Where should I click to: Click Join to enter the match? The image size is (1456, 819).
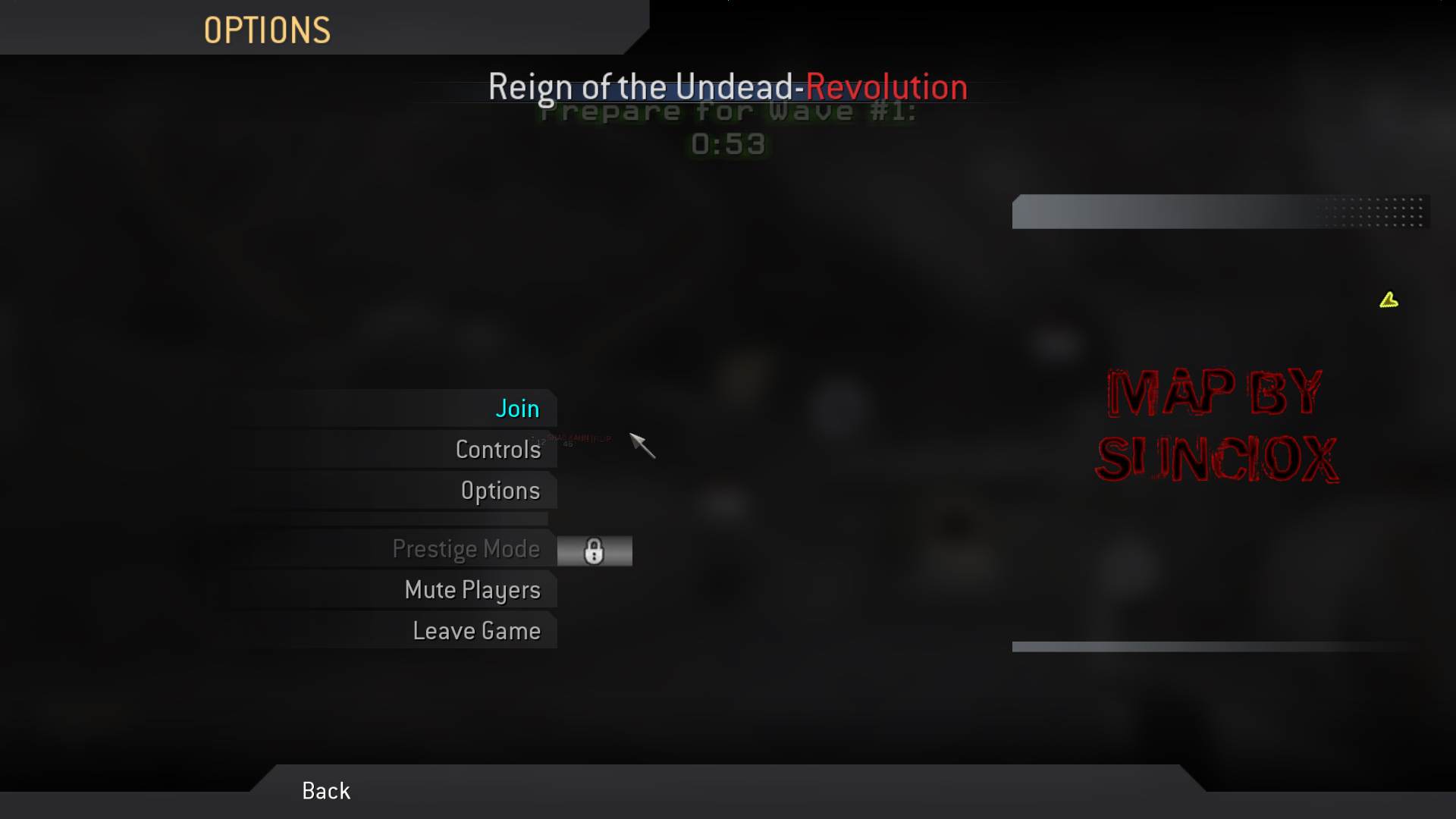(517, 408)
